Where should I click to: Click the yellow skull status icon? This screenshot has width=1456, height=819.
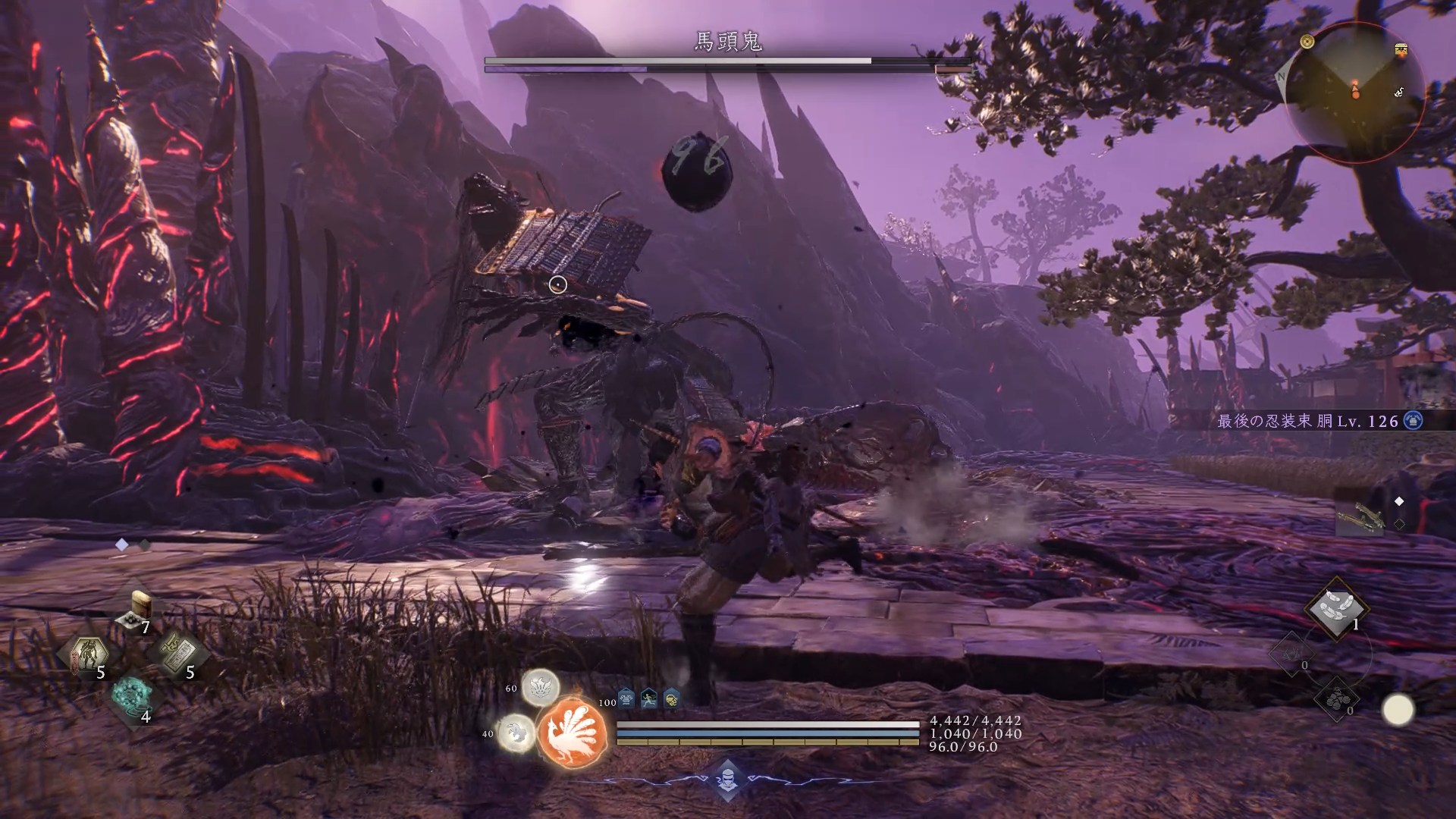[x=671, y=698]
